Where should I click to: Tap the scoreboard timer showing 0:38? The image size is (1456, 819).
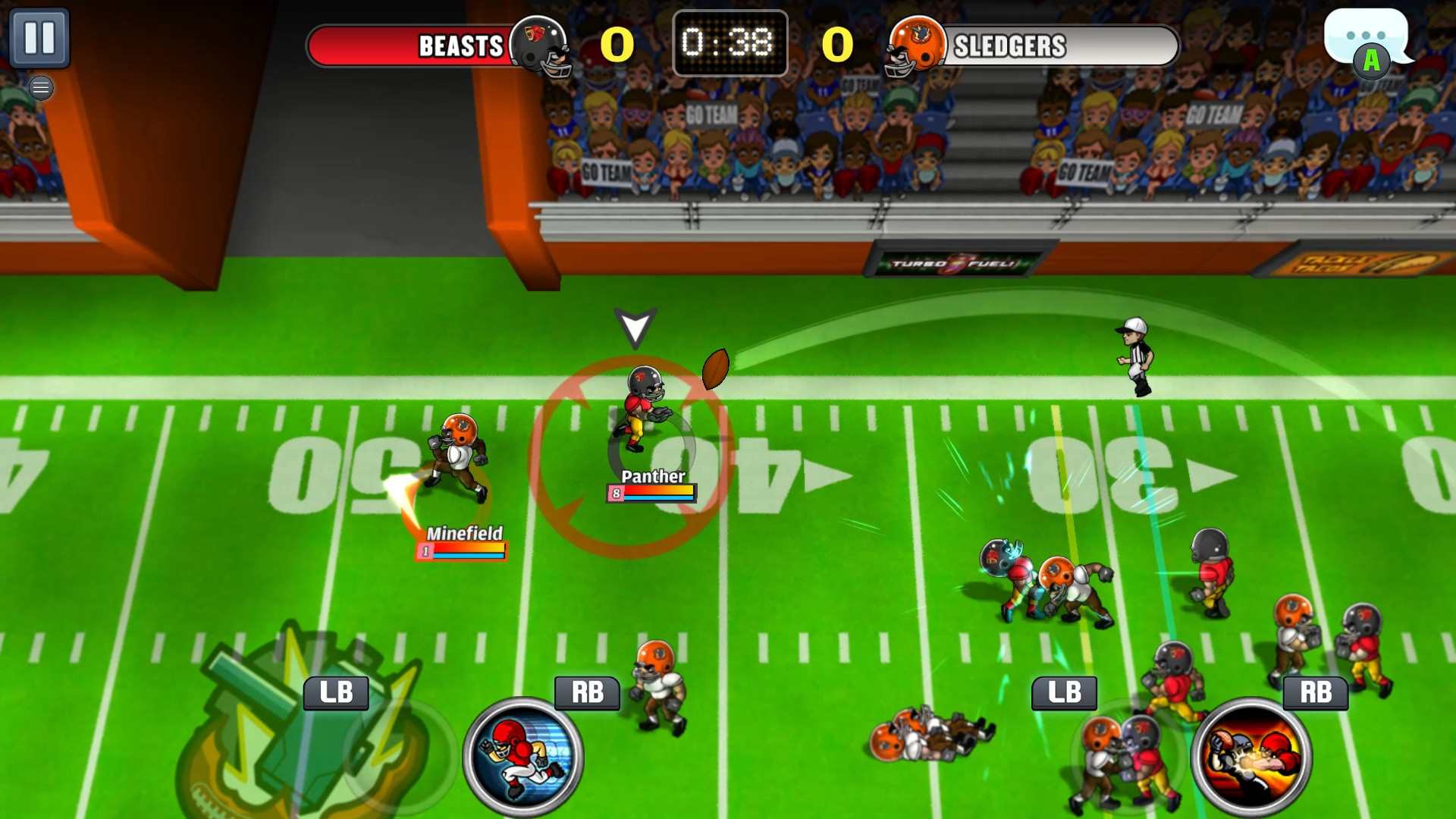pyautogui.click(x=730, y=44)
